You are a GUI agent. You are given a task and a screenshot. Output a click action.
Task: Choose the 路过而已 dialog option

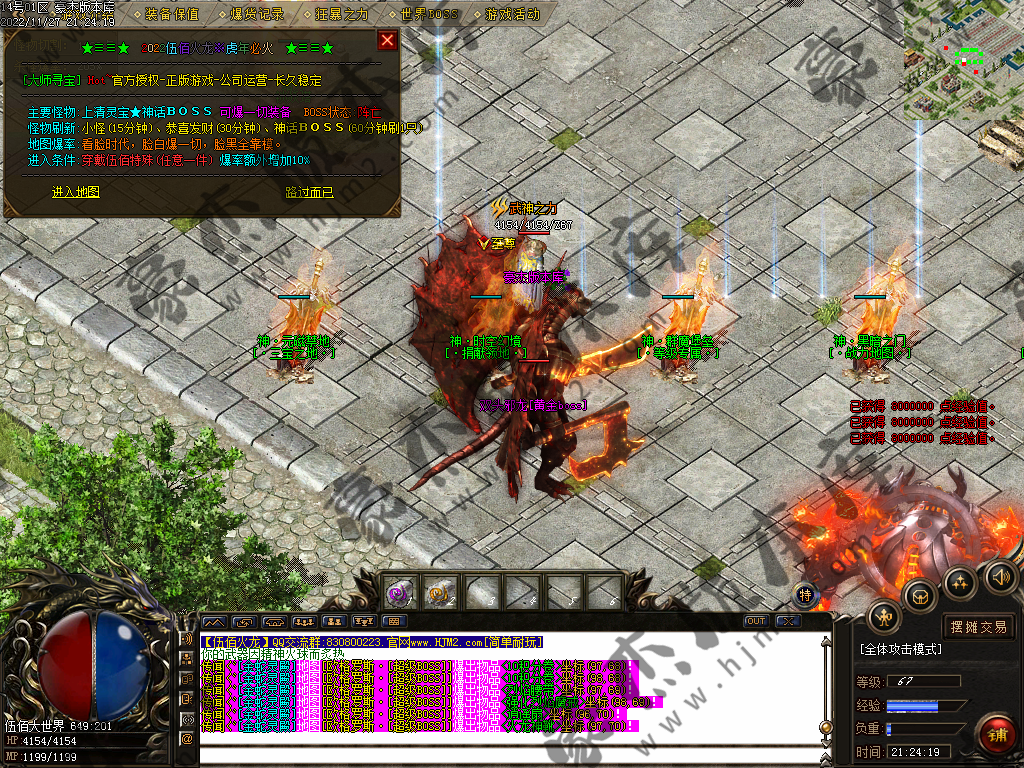[x=310, y=192]
